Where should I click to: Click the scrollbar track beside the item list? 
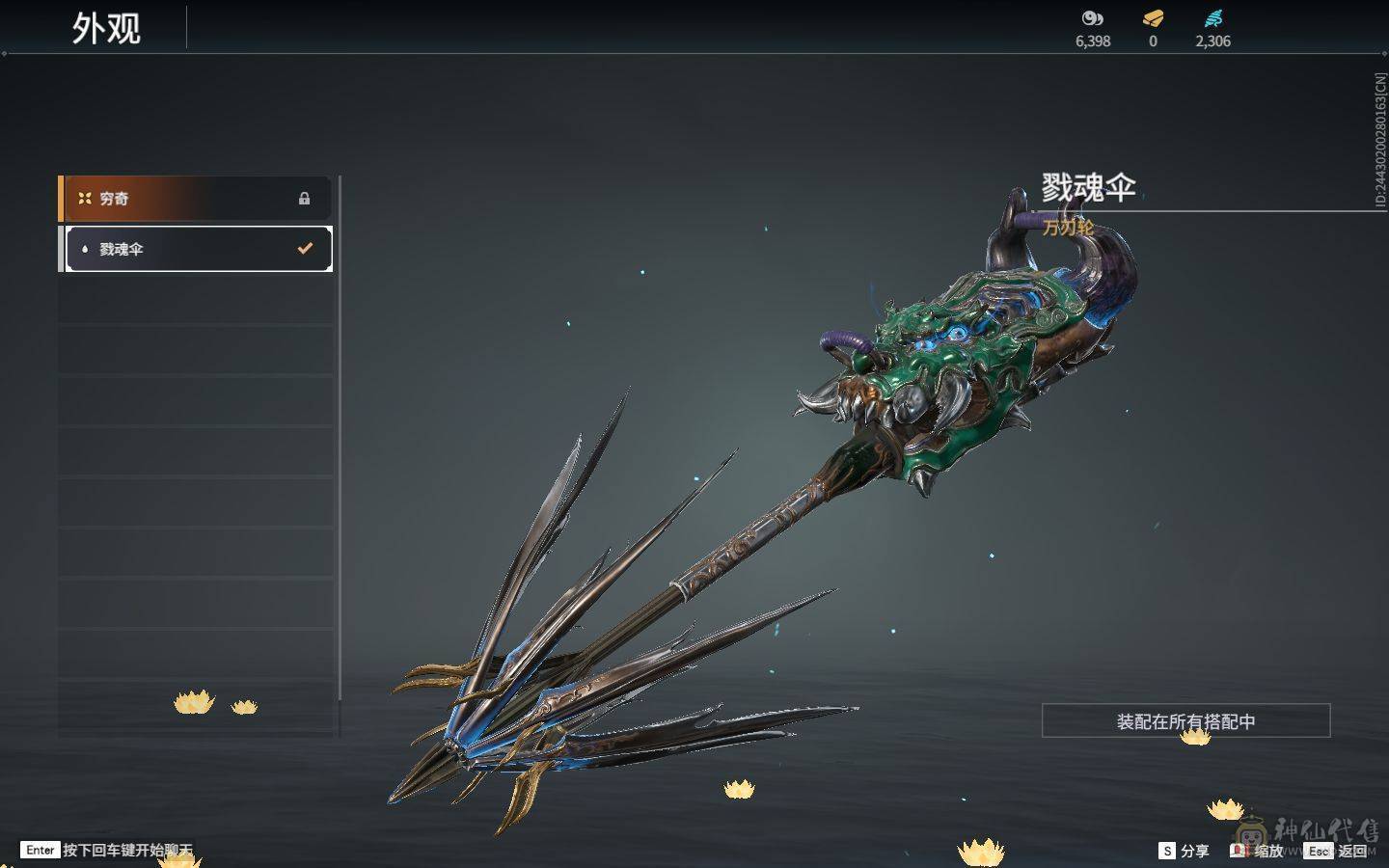click(340, 434)
